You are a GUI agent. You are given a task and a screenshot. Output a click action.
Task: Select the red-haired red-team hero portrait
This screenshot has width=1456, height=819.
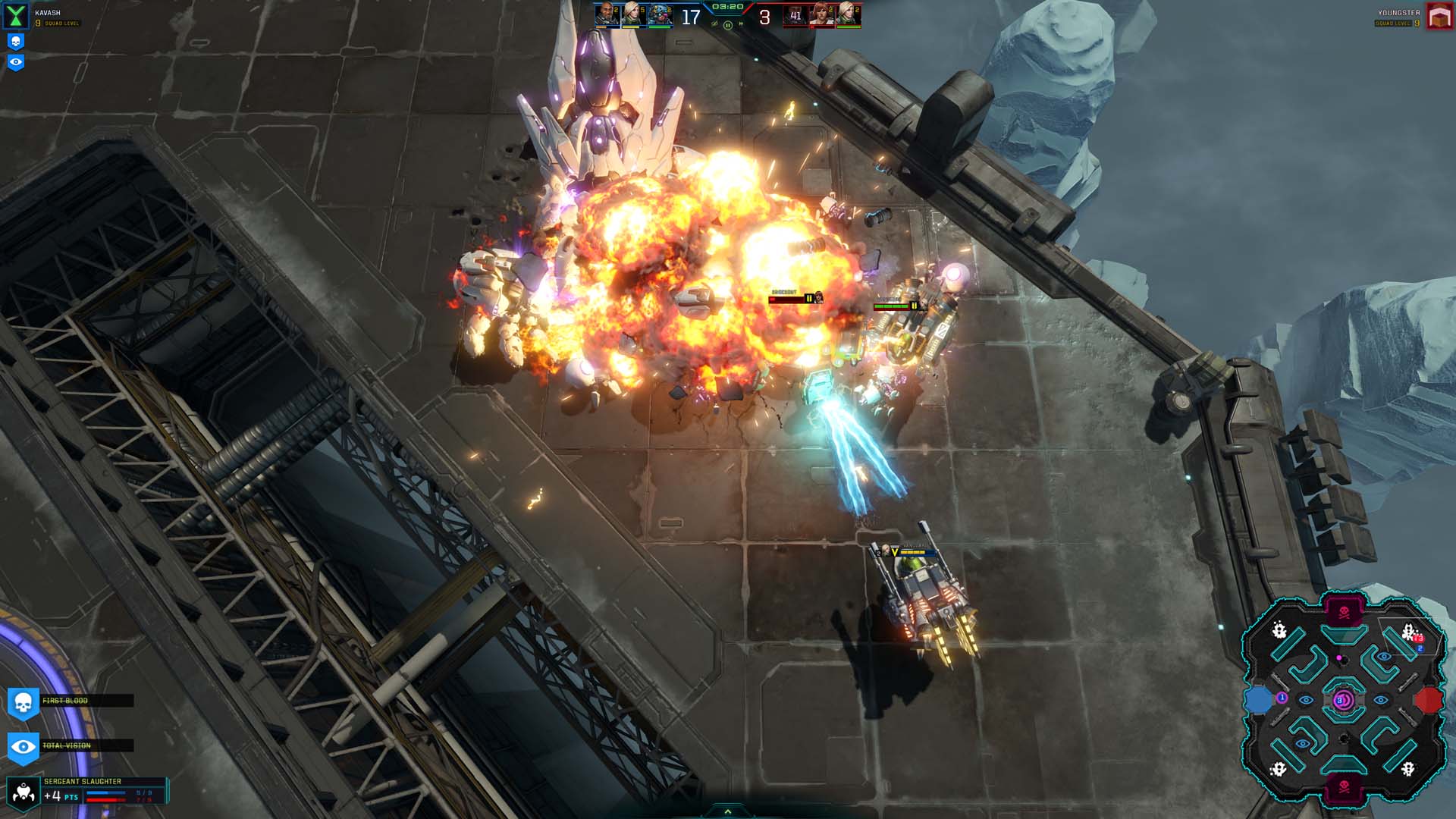(821, 15)
